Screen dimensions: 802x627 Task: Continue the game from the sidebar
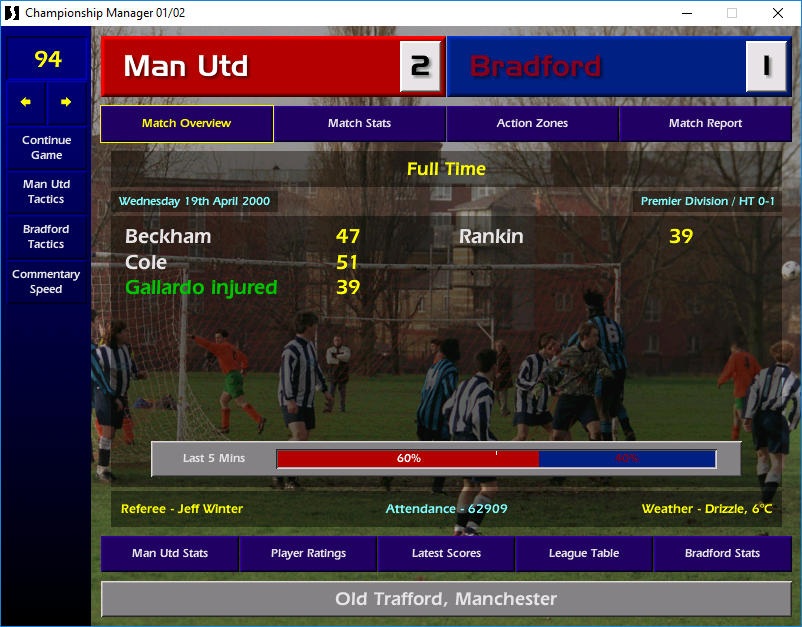tap(46, 148)
